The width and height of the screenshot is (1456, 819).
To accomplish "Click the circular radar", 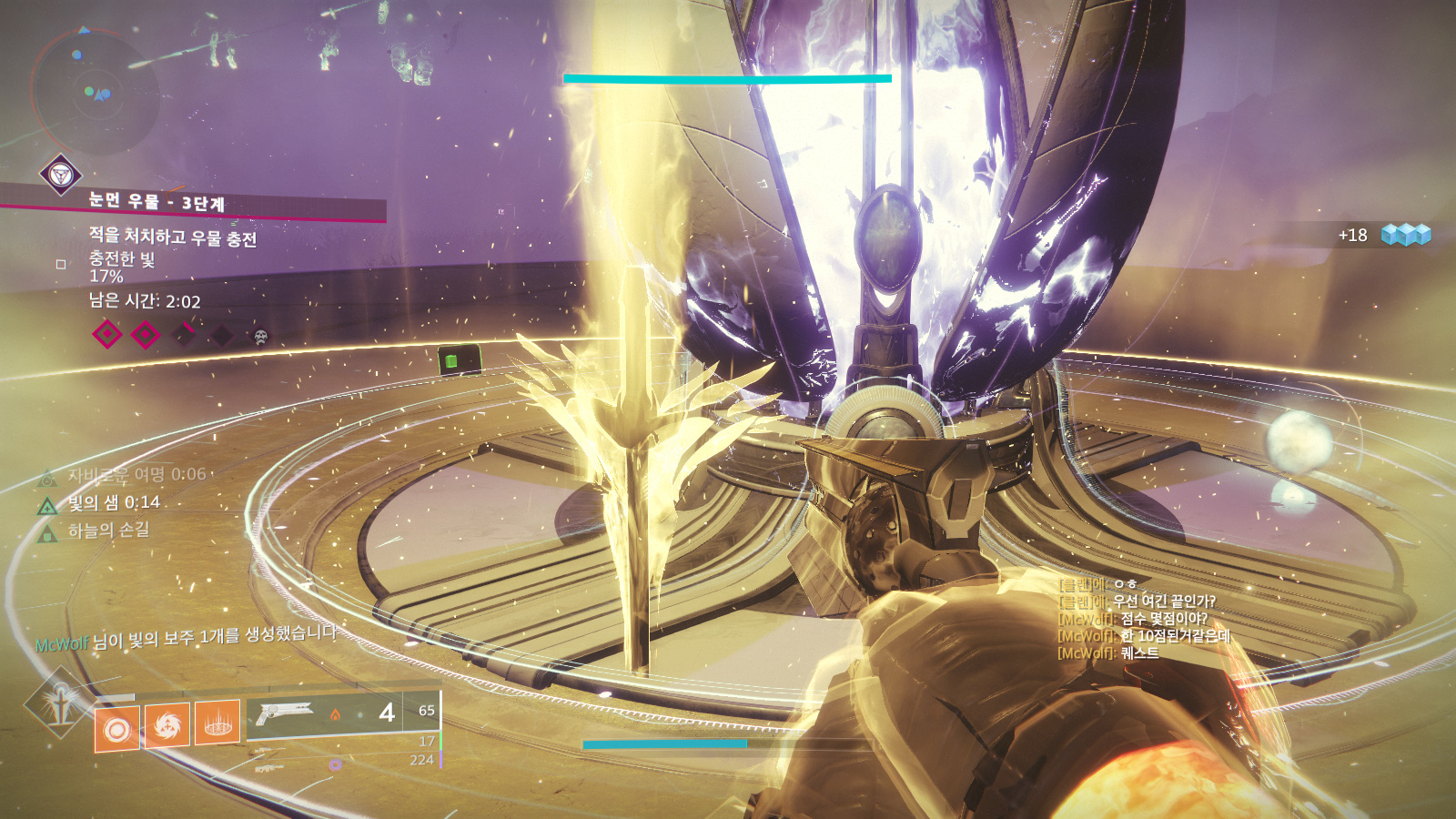I will 95,91.
